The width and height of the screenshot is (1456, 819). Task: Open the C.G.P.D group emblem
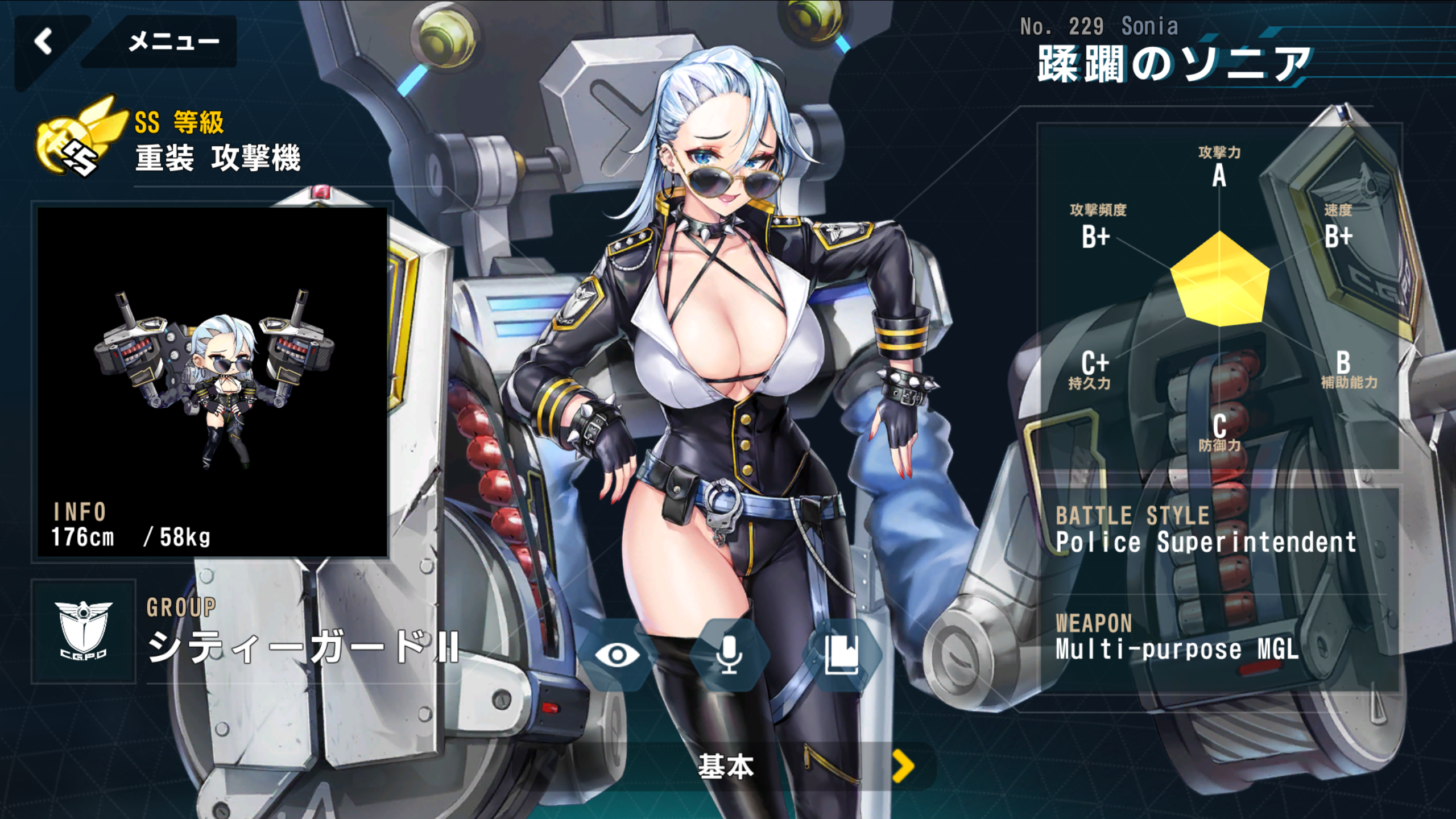pos(84,631)
